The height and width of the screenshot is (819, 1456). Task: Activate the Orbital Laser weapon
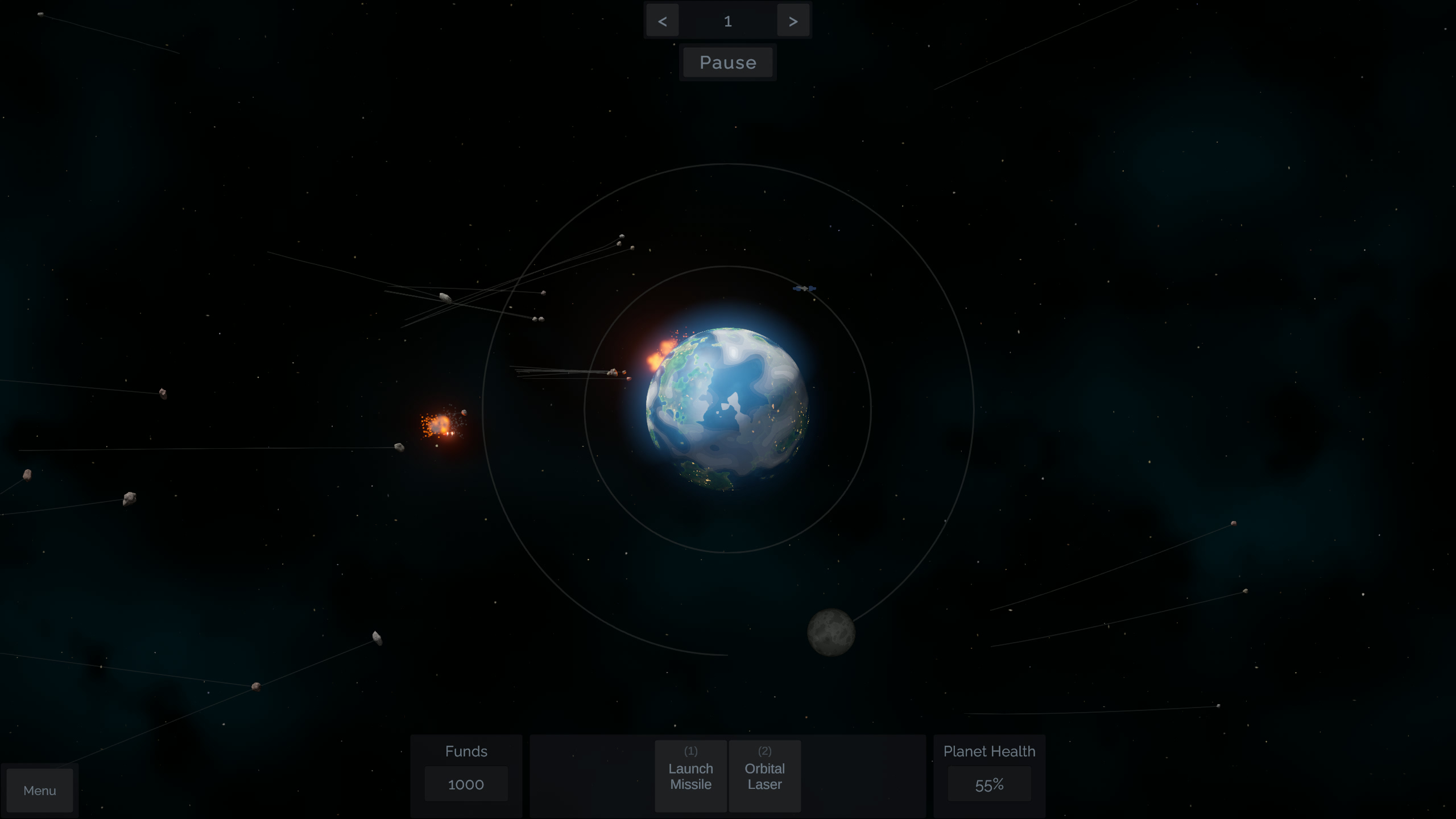tap(764, 776)
